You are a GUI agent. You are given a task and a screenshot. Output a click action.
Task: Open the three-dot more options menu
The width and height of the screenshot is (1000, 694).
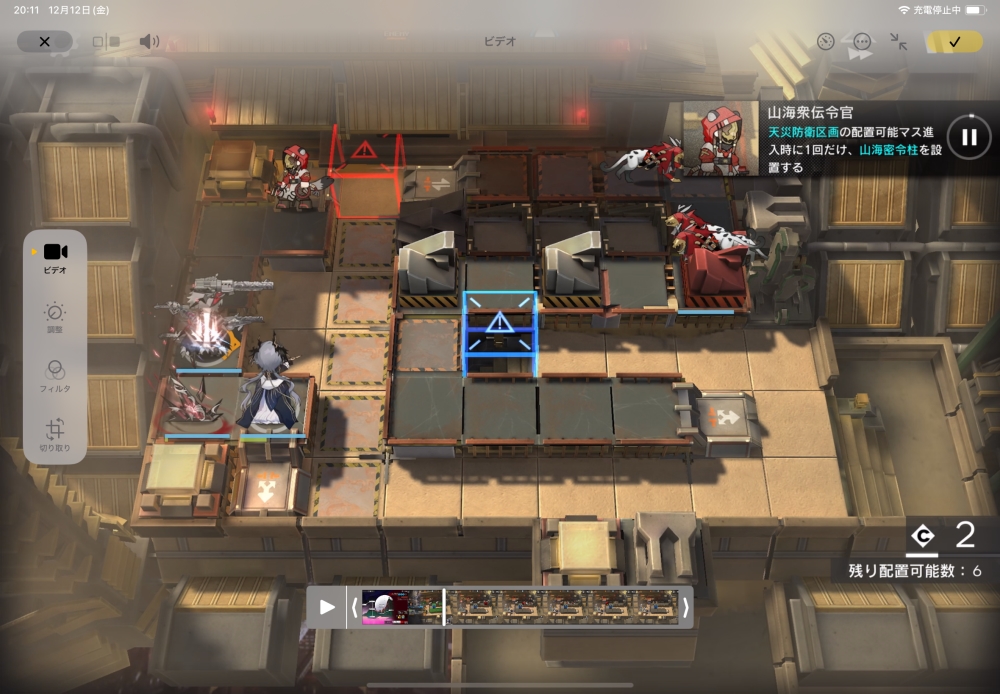862,42
